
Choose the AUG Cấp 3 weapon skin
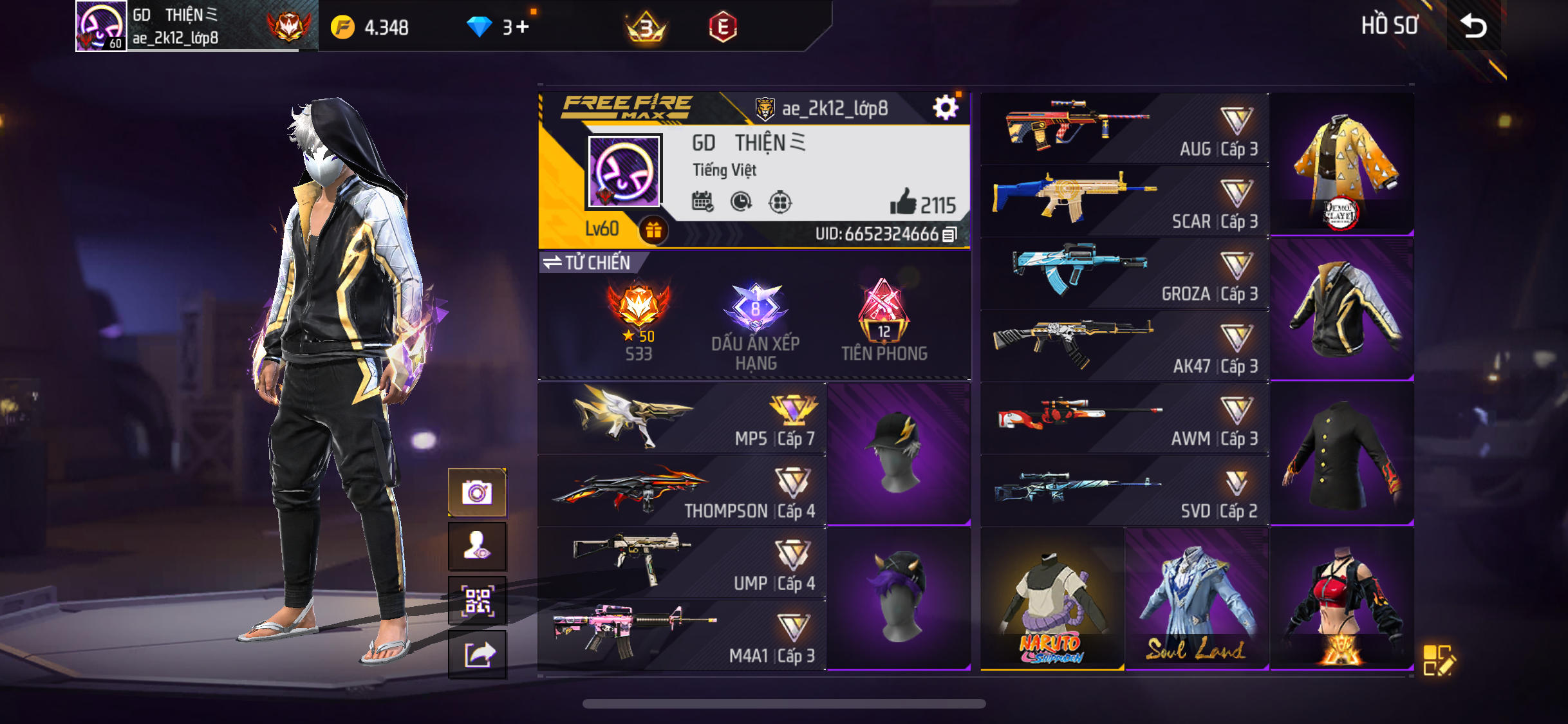[x=1124, y=129]
